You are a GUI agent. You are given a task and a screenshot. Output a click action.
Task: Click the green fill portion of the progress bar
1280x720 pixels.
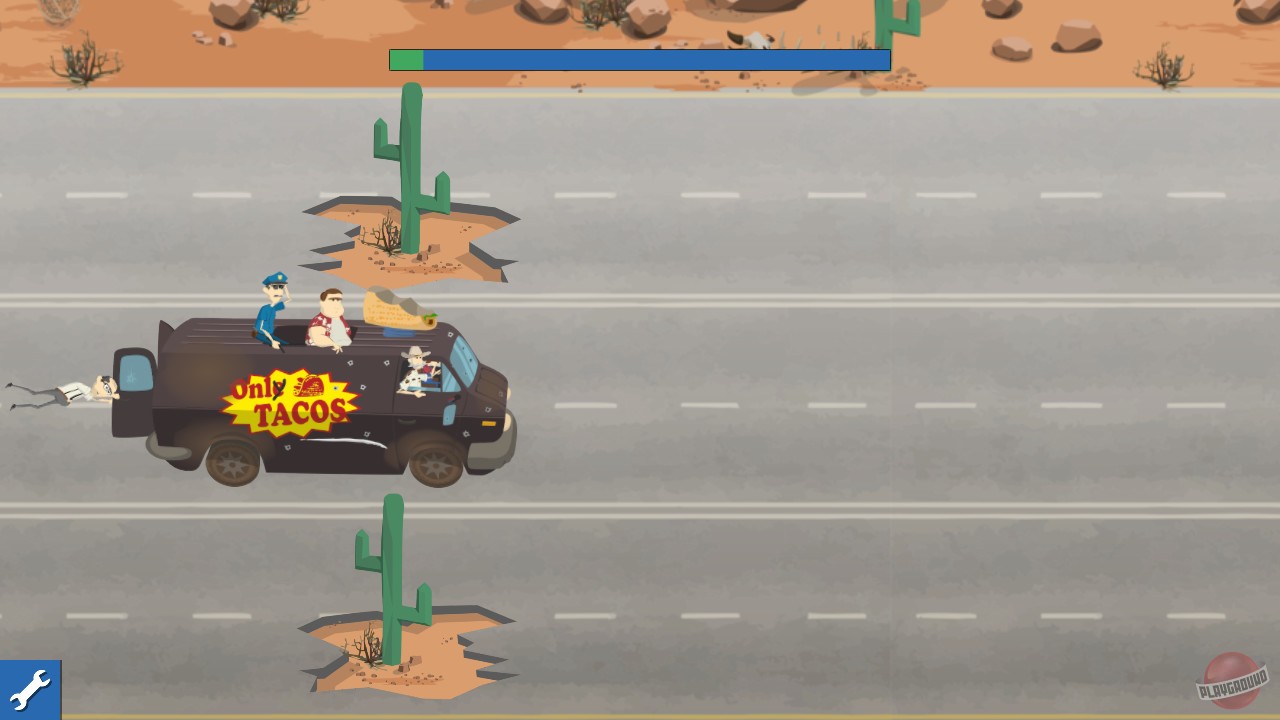(x=405, y=60)
